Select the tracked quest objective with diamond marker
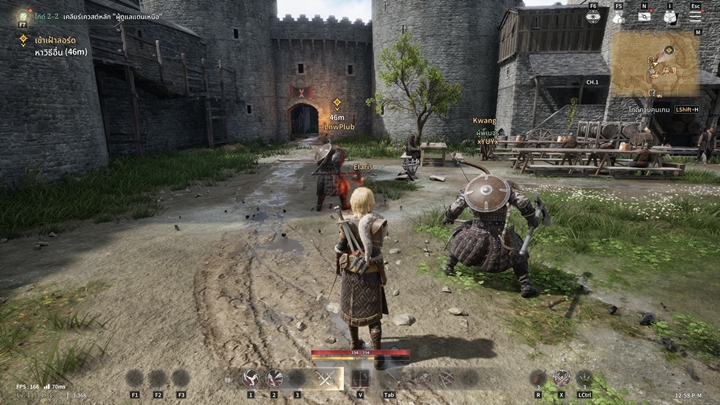 pyautogui.click(x=23, y=40)
